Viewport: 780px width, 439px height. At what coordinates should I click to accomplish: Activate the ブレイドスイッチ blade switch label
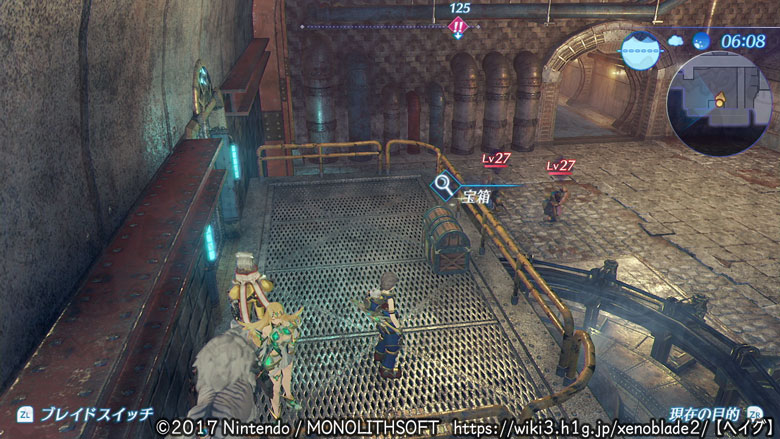click(x=95, y=413)
